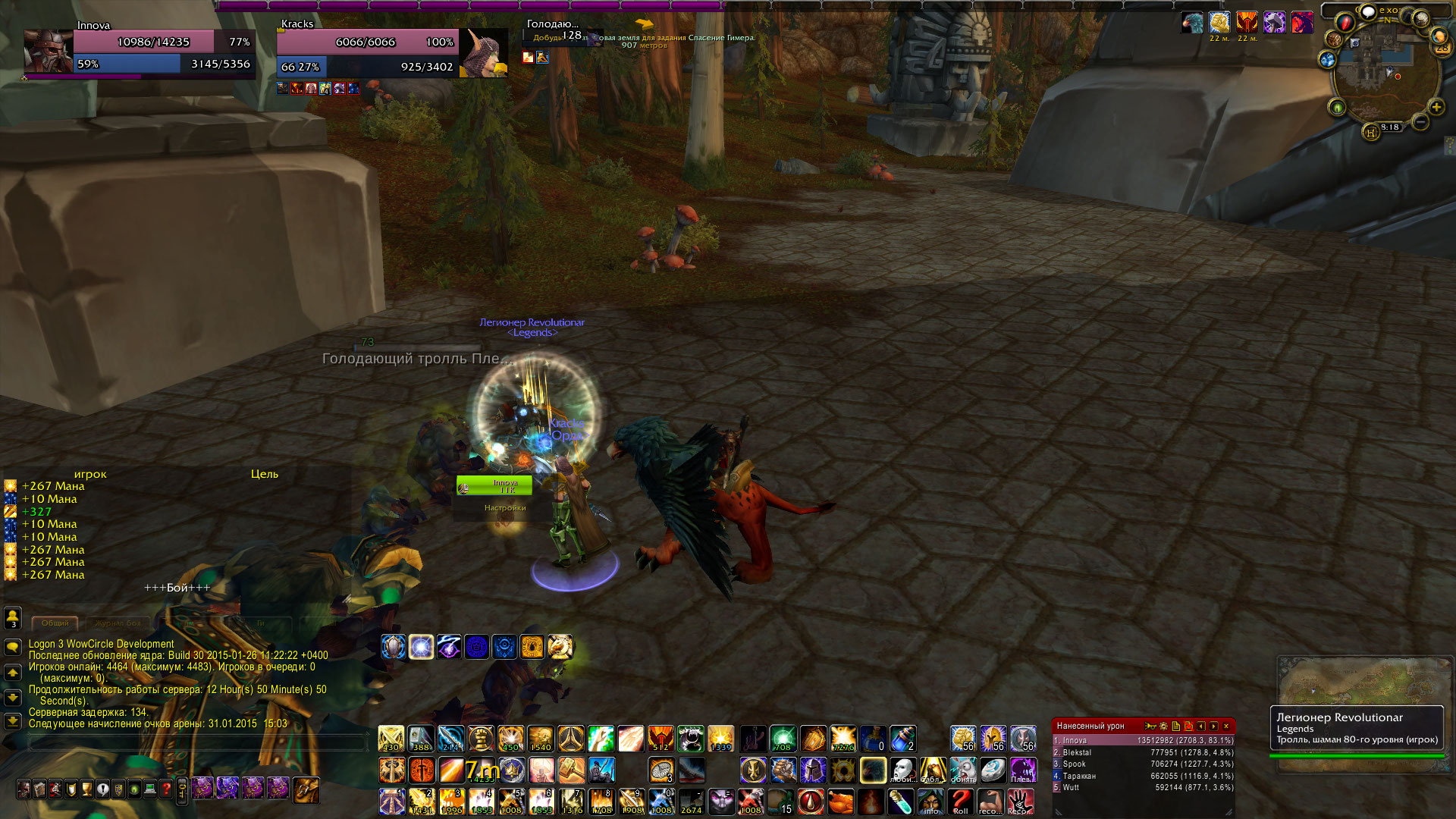Zoom in on the minimap with the plus button

coord(1436,107)
